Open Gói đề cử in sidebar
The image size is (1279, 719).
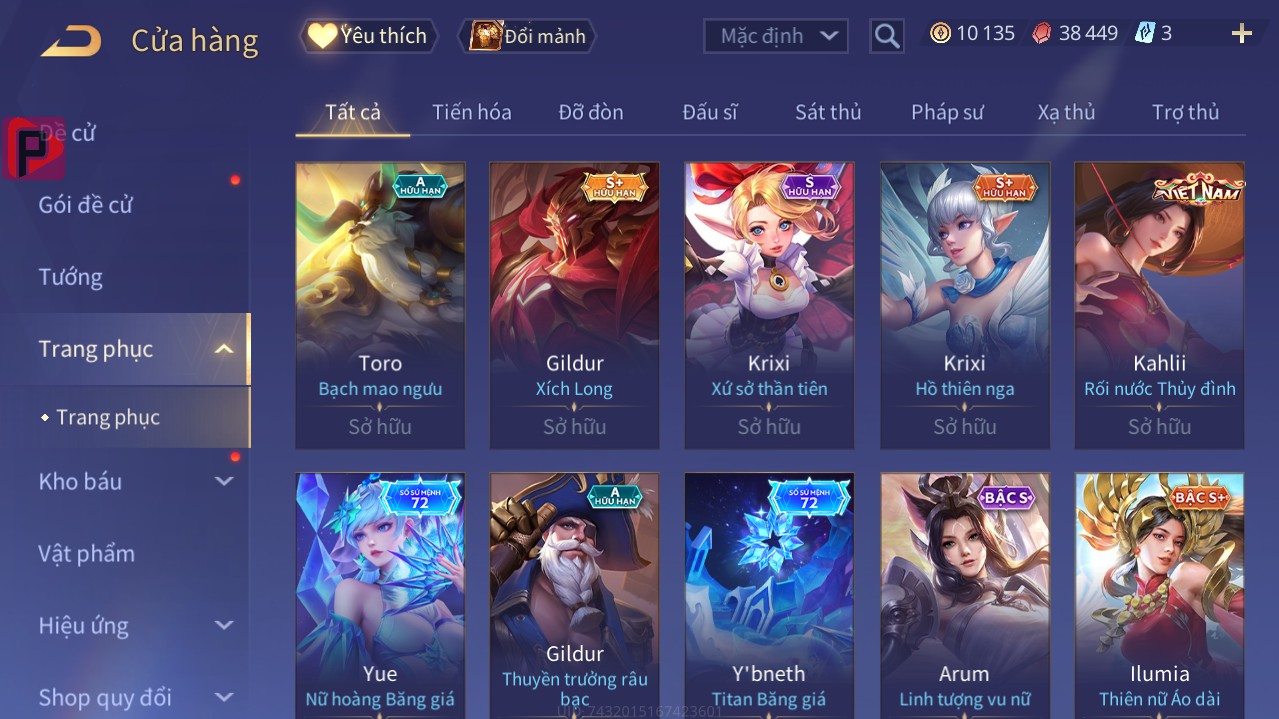pyautogui.click(x=86, y=205)
